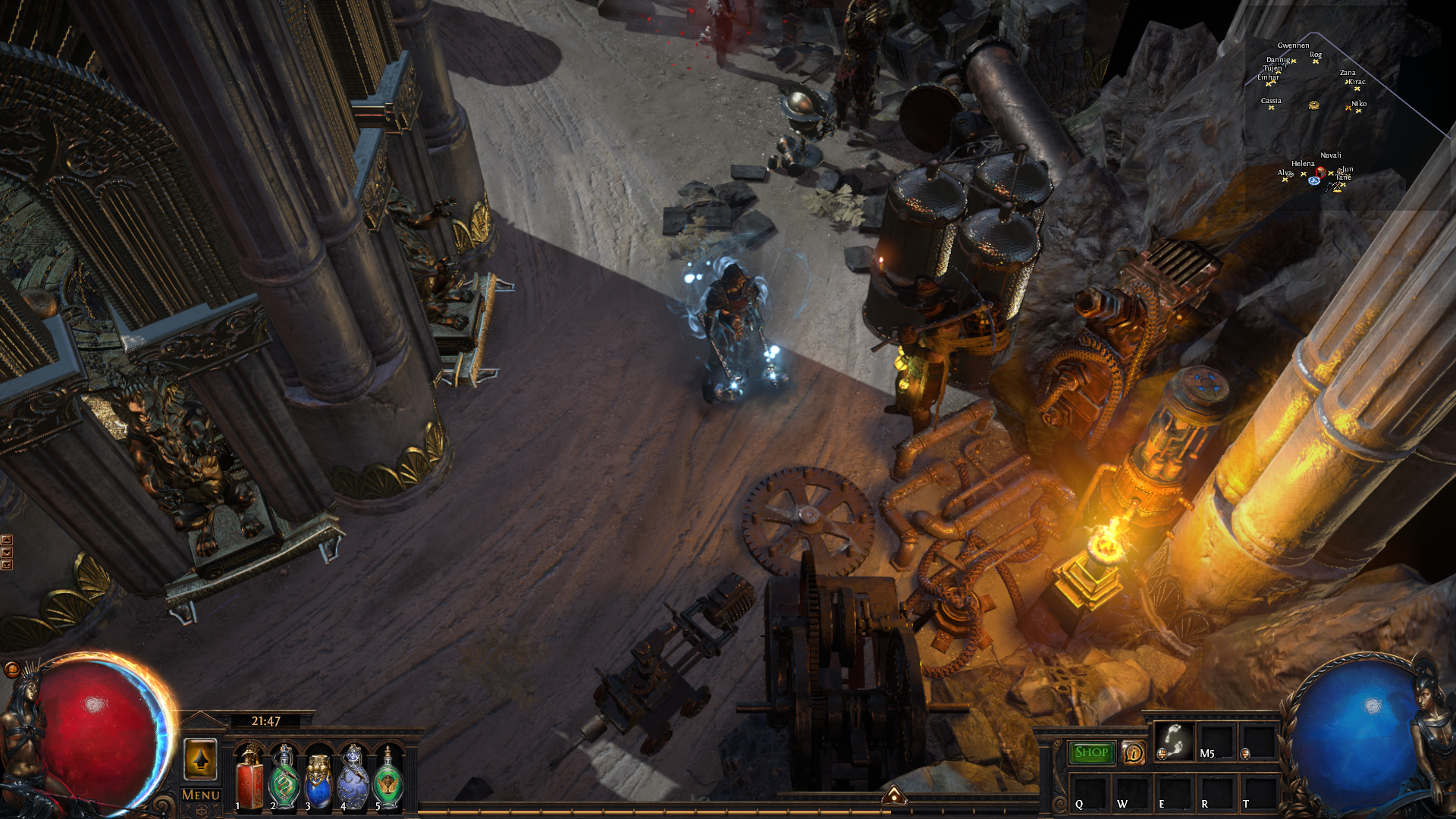Click the orange info speech bubble icon
1456x819 pixels.
pyautogui.click(x=1133, y=752)
